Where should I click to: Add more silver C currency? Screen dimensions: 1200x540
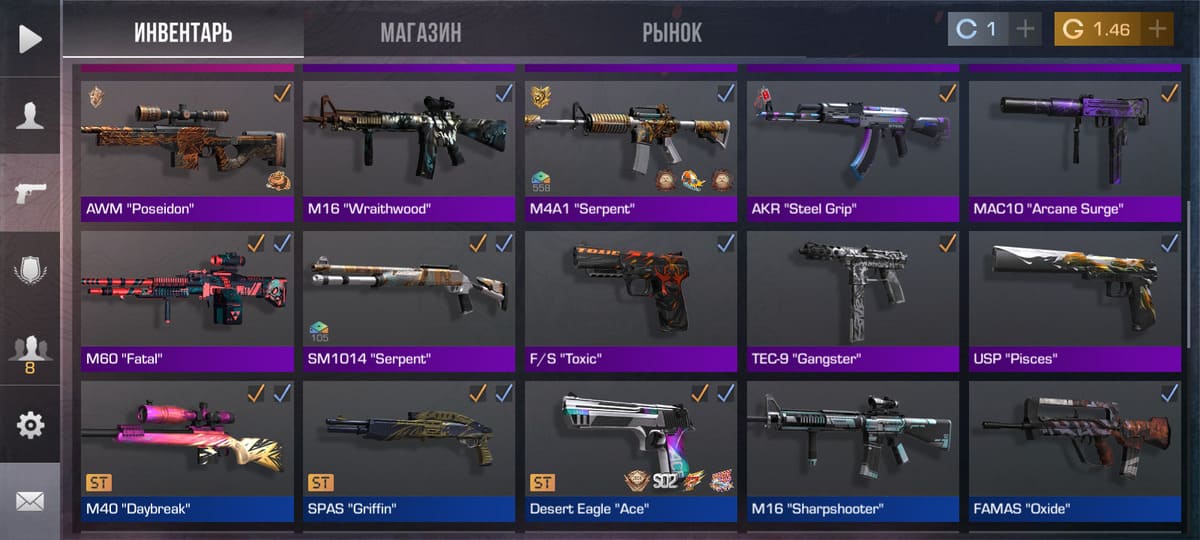click(x=1025, y=29)
